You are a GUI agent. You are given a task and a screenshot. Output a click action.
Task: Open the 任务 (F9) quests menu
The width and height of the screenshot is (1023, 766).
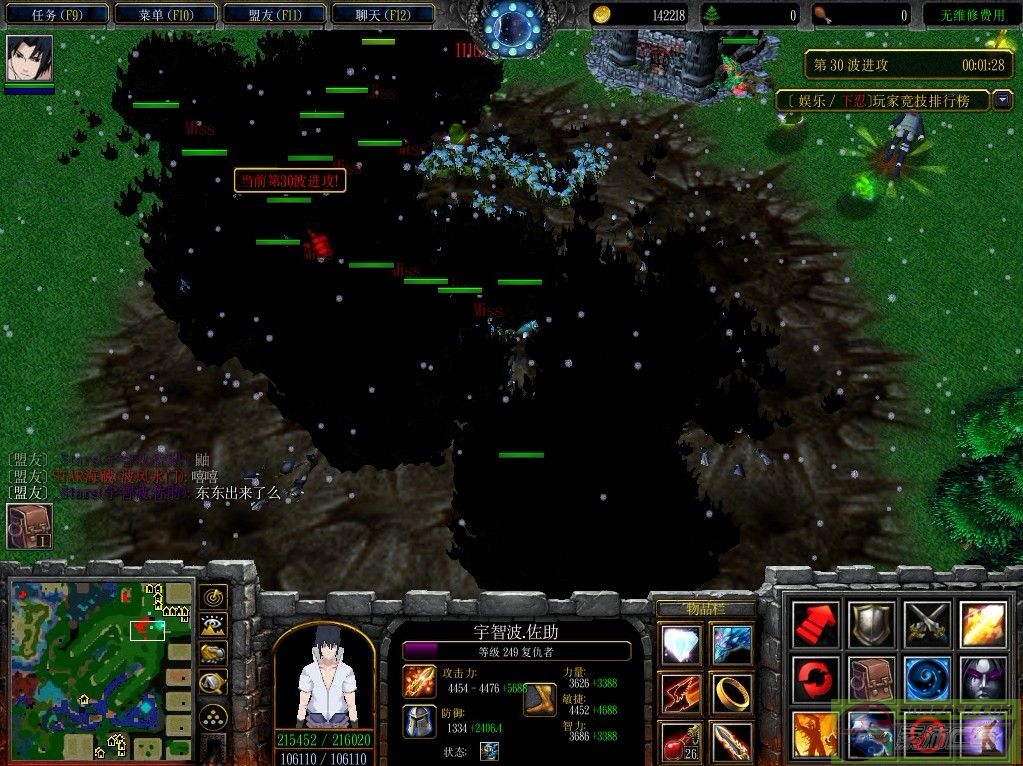pos(55,15)
